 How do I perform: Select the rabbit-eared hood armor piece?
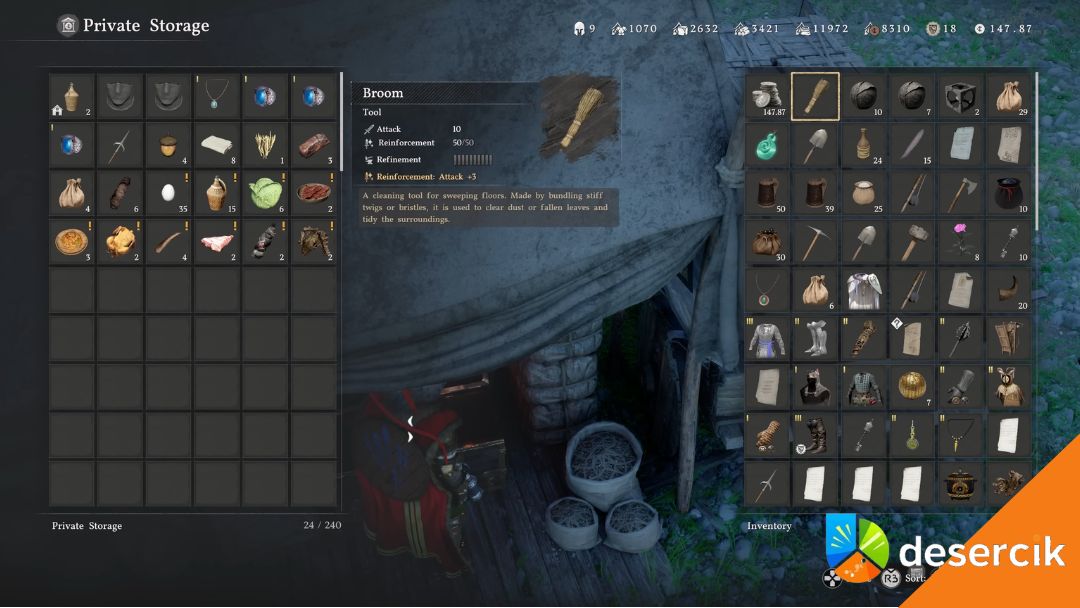tap(1008, 386)
